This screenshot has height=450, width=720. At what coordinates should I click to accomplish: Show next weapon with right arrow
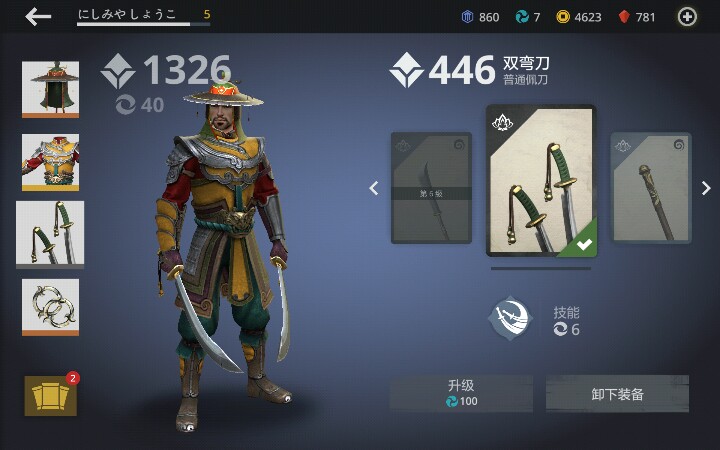705,188
